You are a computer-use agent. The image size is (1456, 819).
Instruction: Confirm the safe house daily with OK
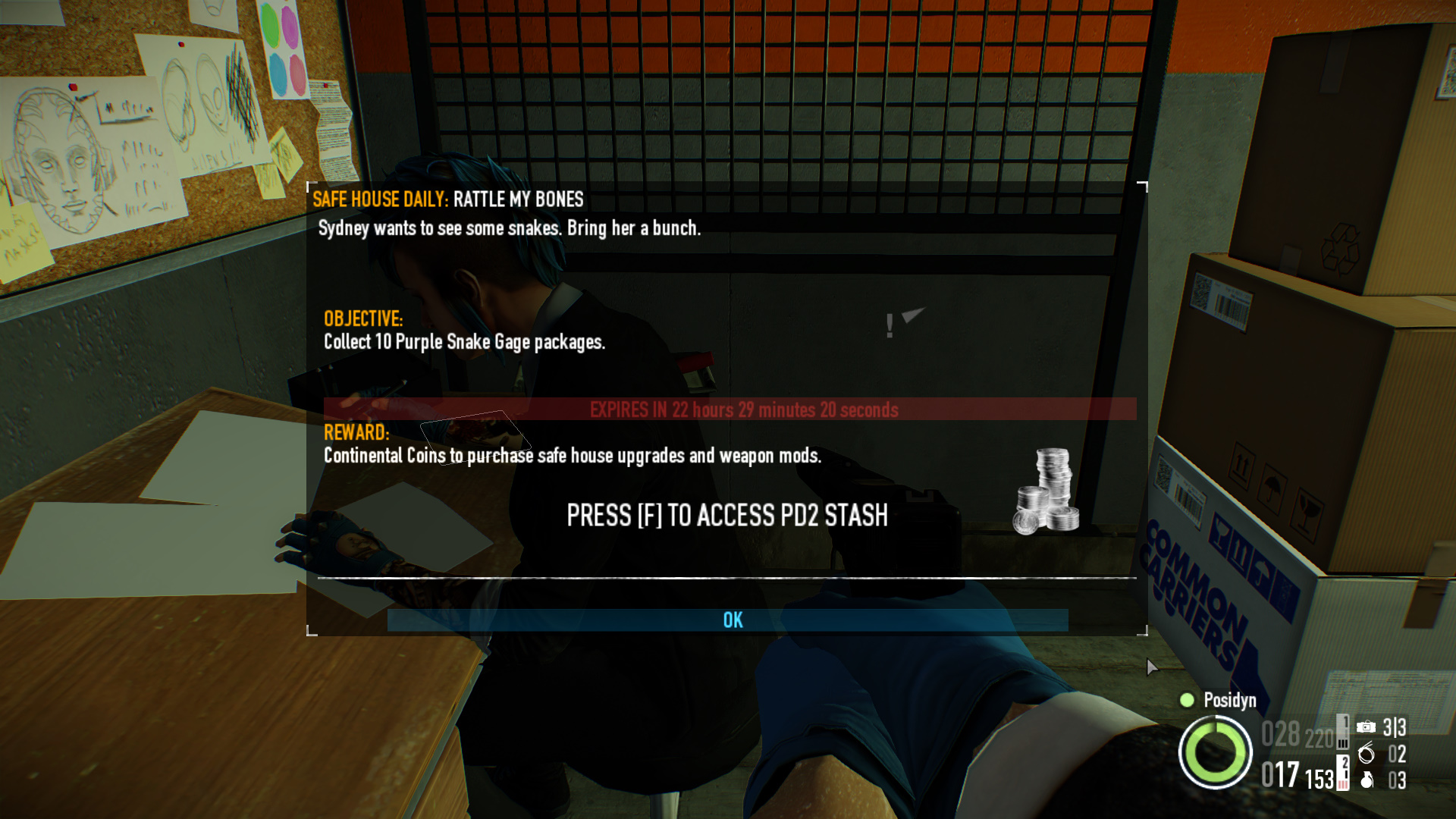point(732,620)
